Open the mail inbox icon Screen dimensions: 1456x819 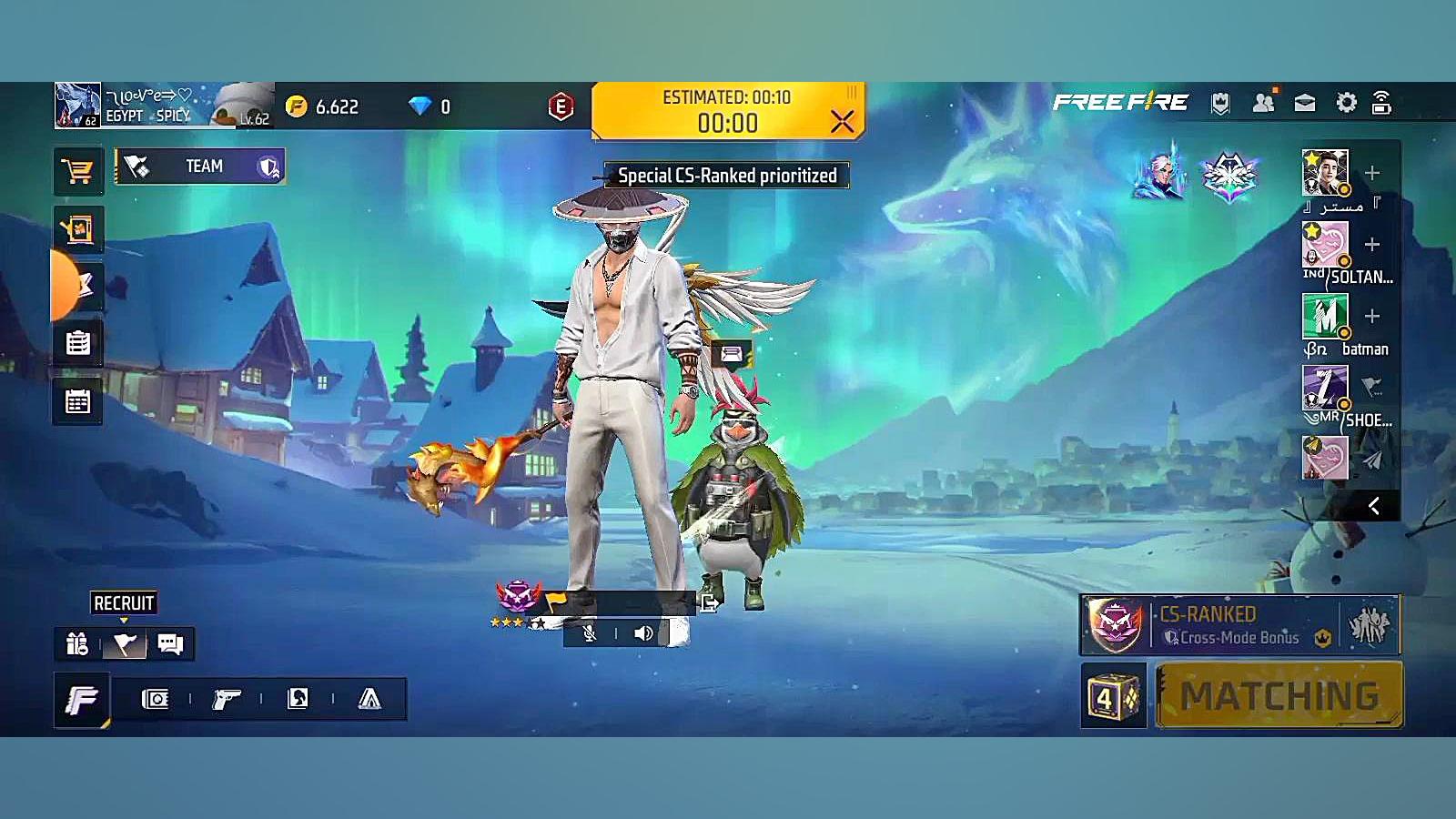[x=1305, y=103]
